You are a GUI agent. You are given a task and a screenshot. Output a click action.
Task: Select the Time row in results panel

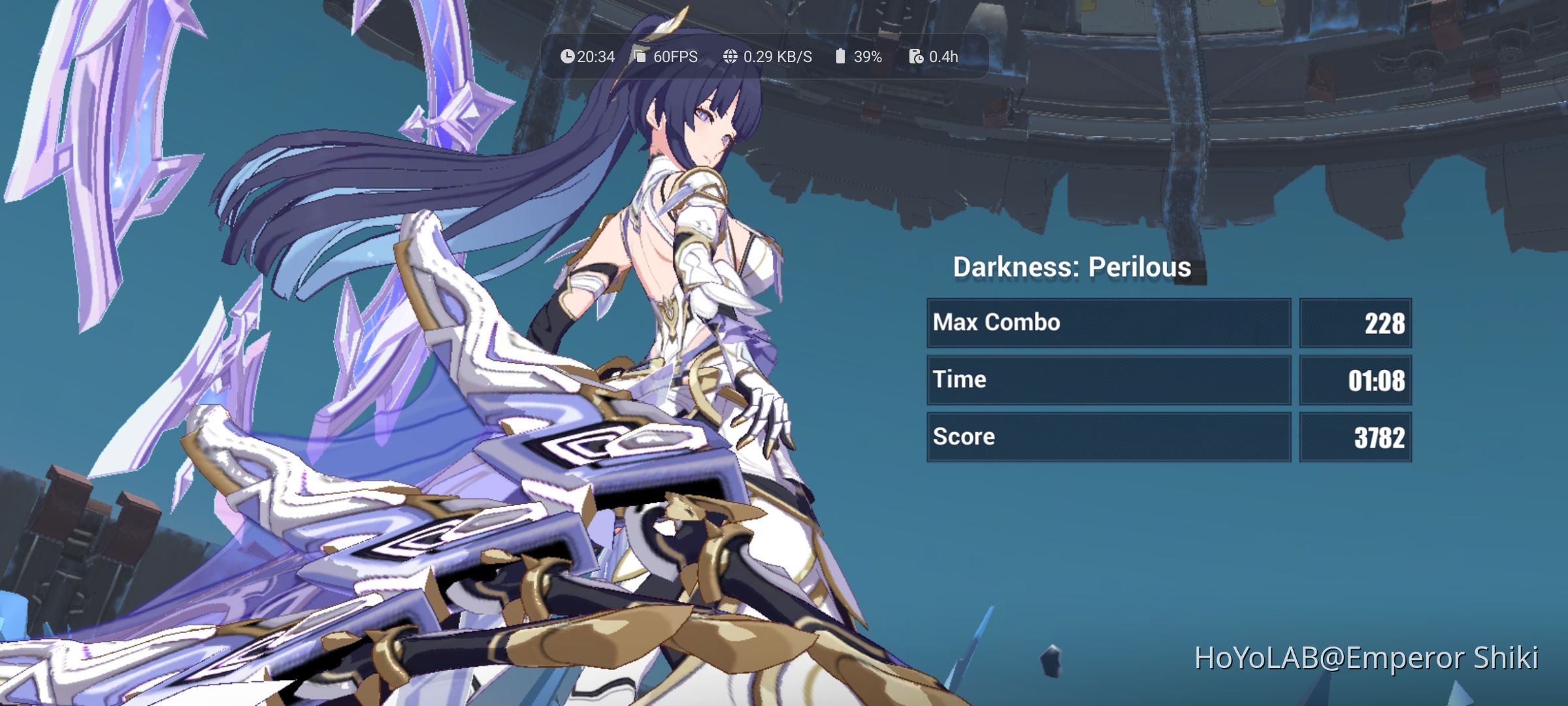click(960, 379)
